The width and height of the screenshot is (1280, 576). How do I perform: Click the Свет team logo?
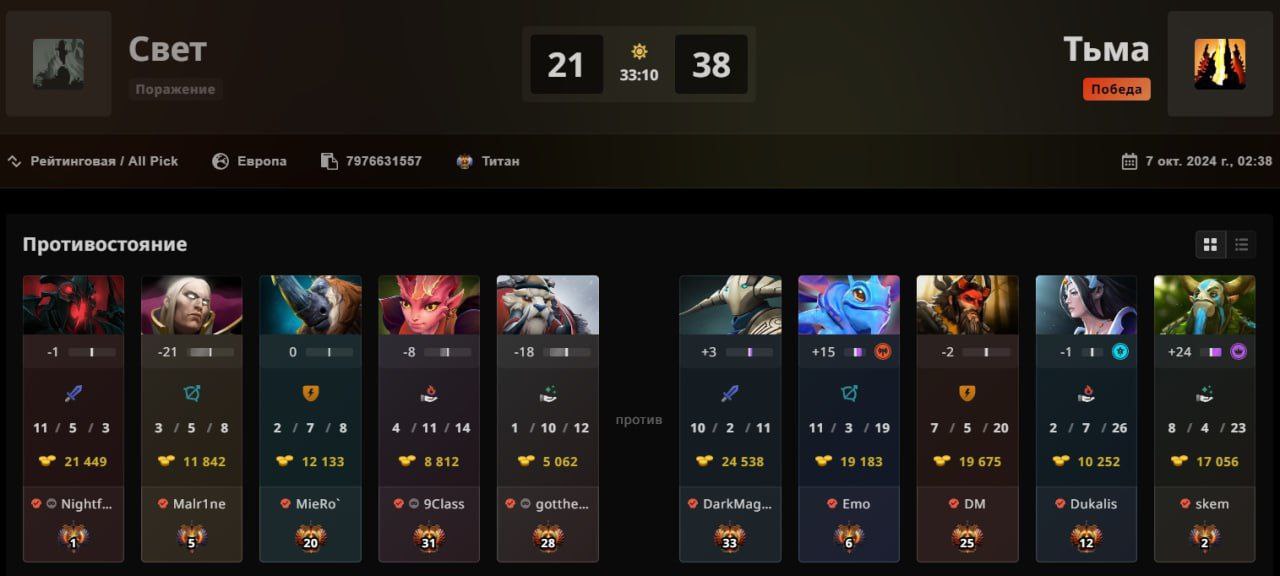(x=58, y=64)
